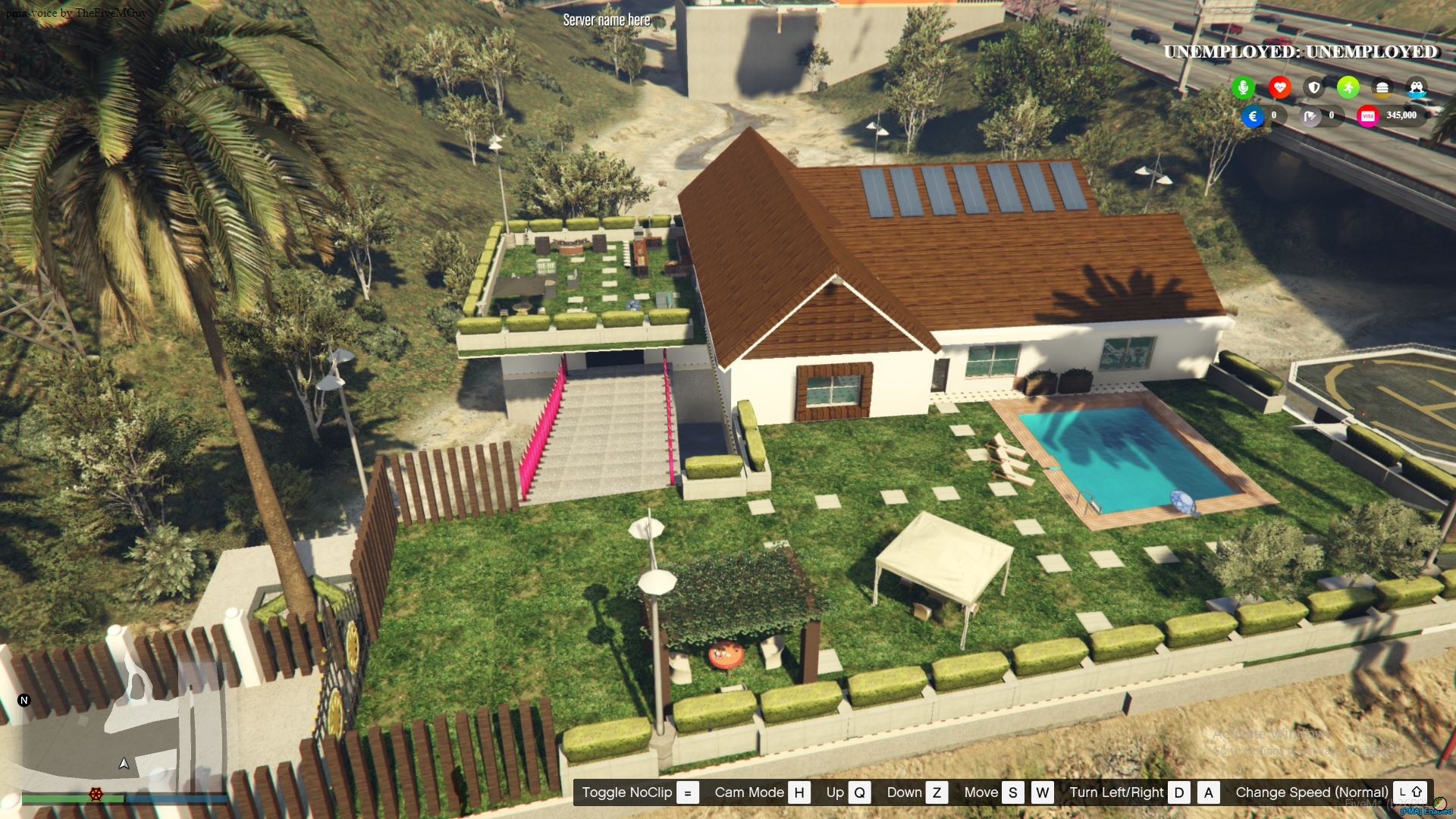Click the Up Q key button
The image size is (1456, 819).
[859, 792]
